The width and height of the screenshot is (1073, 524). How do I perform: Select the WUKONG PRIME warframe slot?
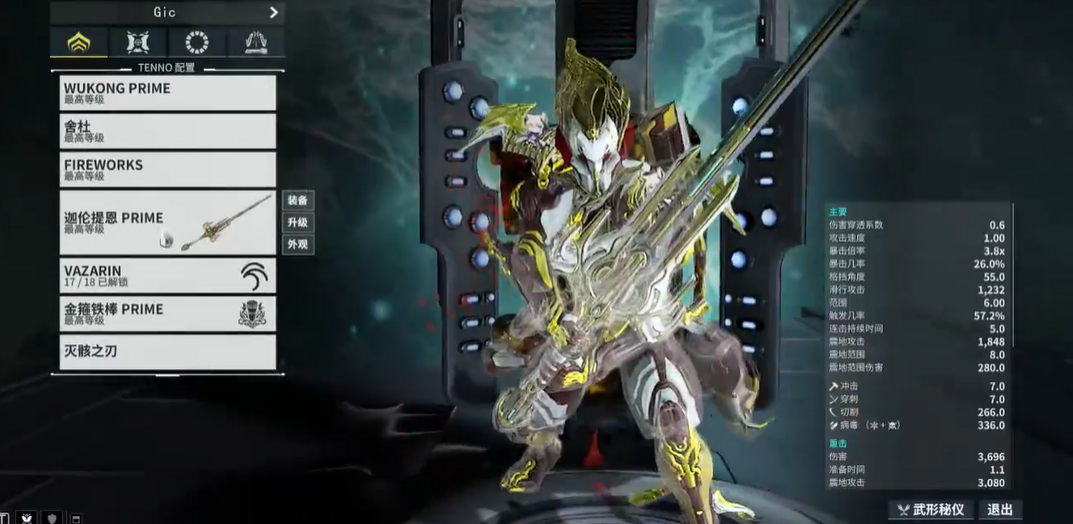point(167,93)
